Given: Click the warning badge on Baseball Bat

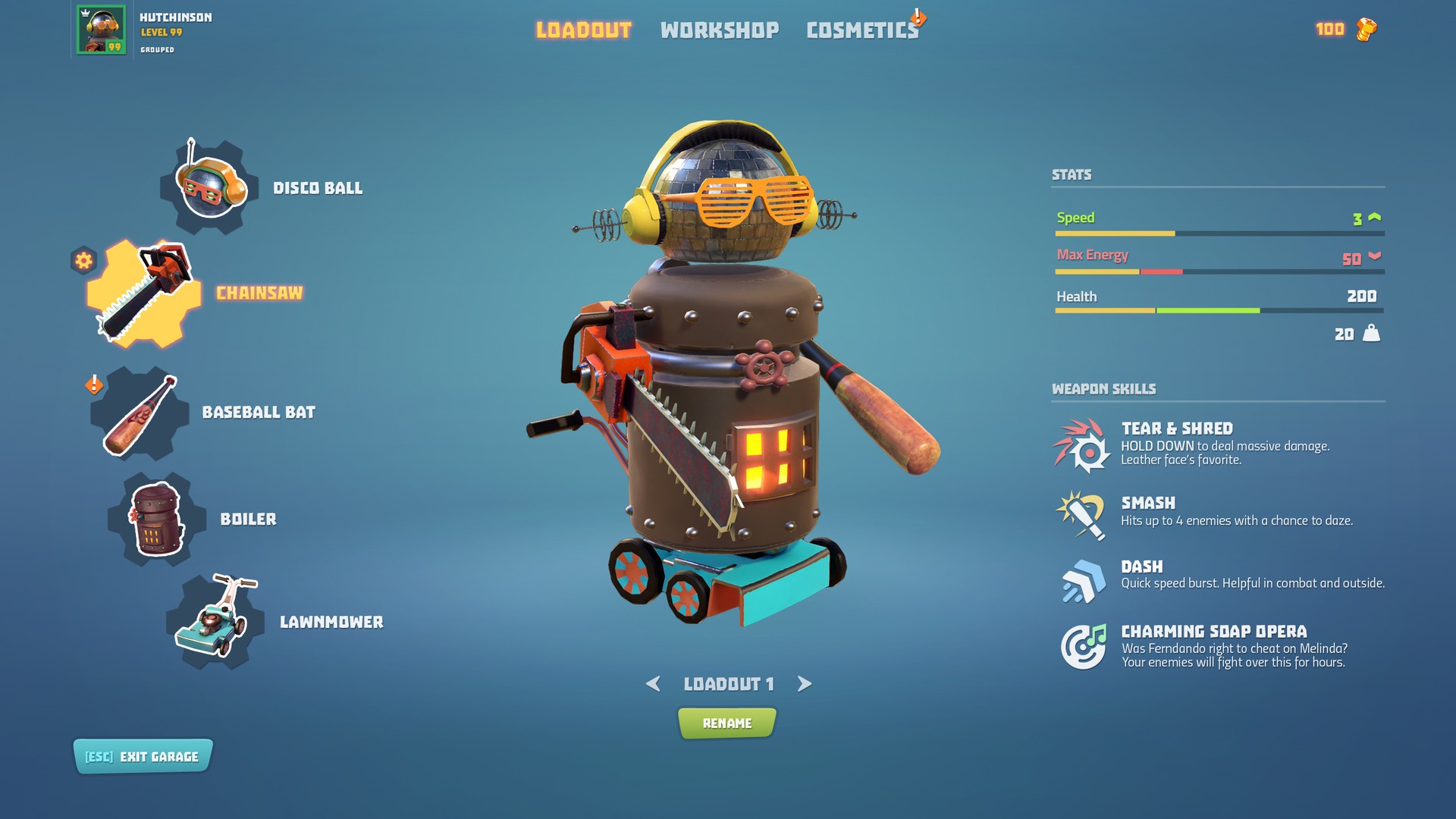Looking at the screenshot, I should click(x=93, y=386).
